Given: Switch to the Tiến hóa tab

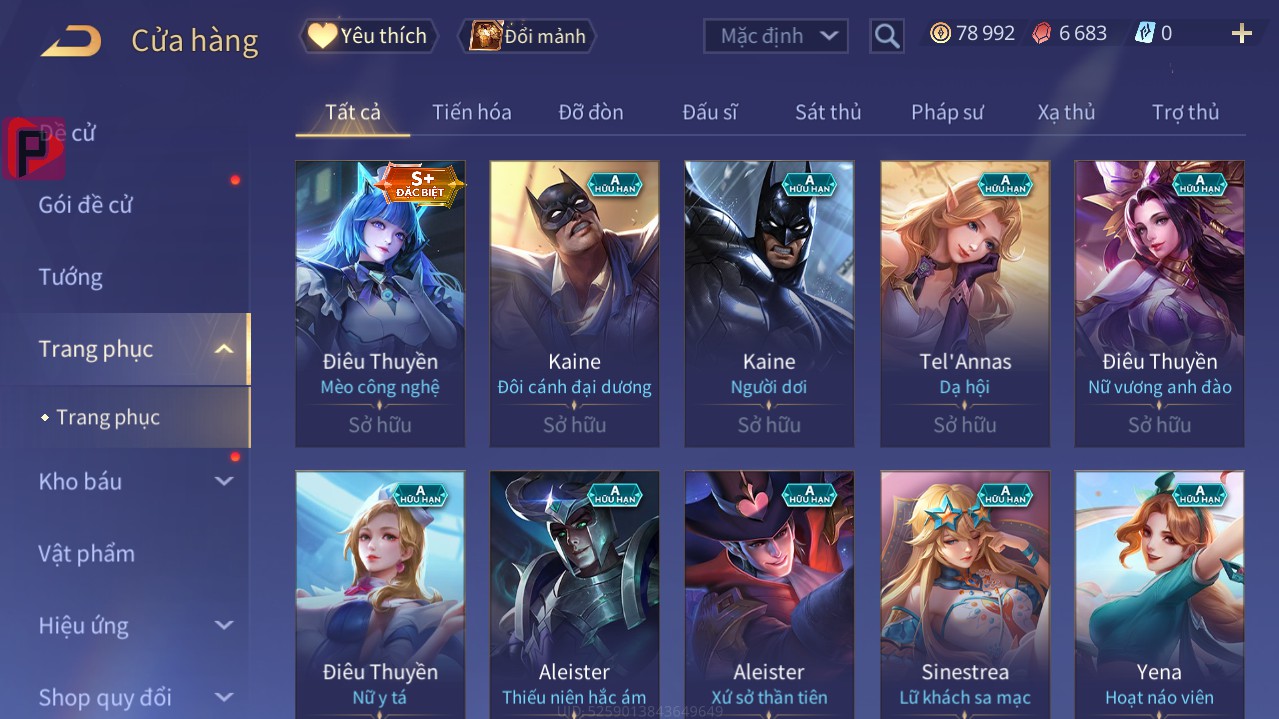Looking at the screenshot, I should point(471,112).
